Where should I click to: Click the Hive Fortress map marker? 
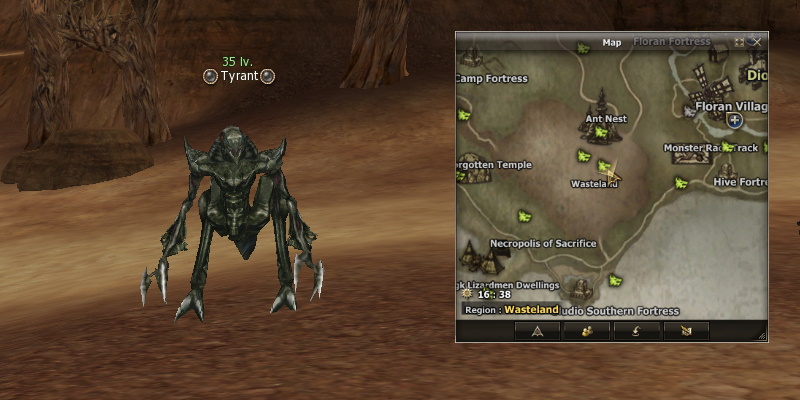[740, 182]
